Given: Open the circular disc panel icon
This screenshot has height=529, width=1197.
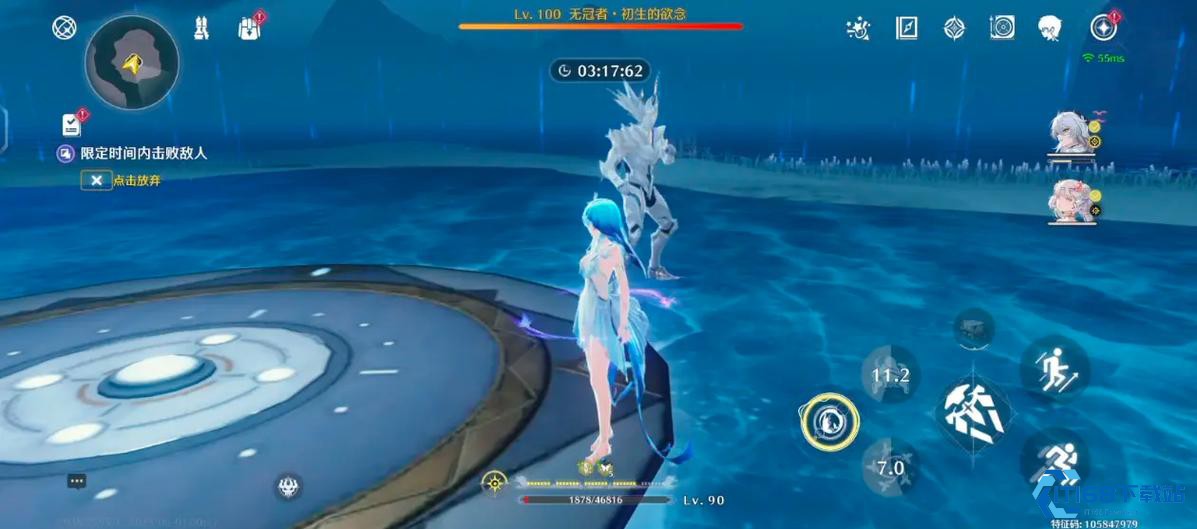Looking at the screenshot, I should tap(1002, 28).
